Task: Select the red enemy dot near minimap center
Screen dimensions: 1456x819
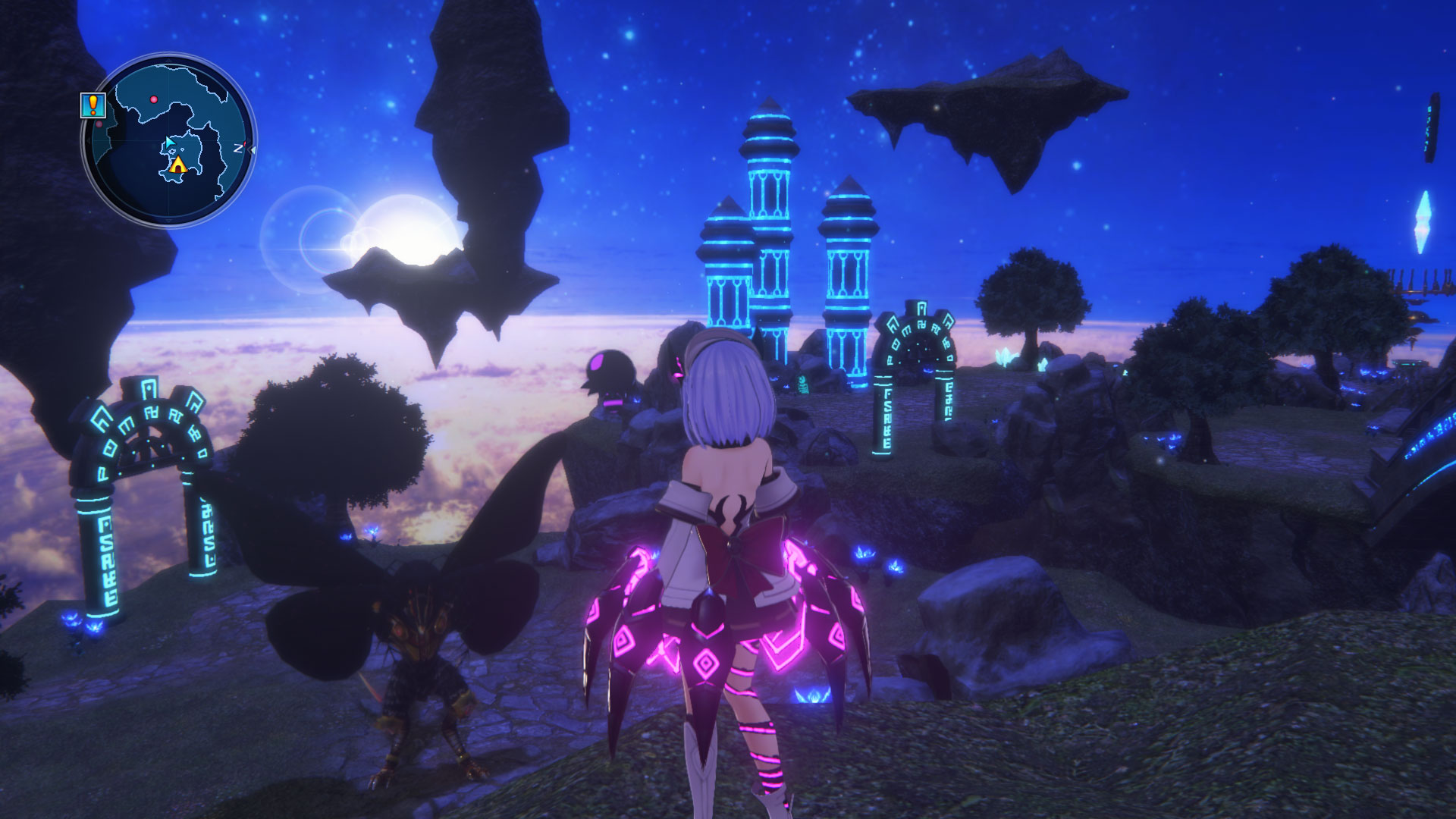Action: click(153, 99)
